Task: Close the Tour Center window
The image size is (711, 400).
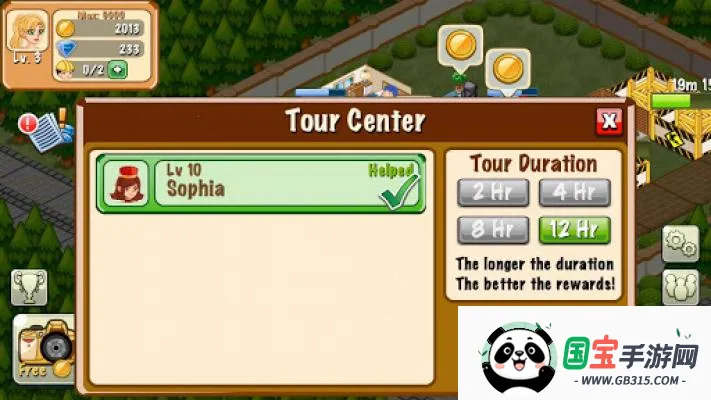Action: point(608,122)
